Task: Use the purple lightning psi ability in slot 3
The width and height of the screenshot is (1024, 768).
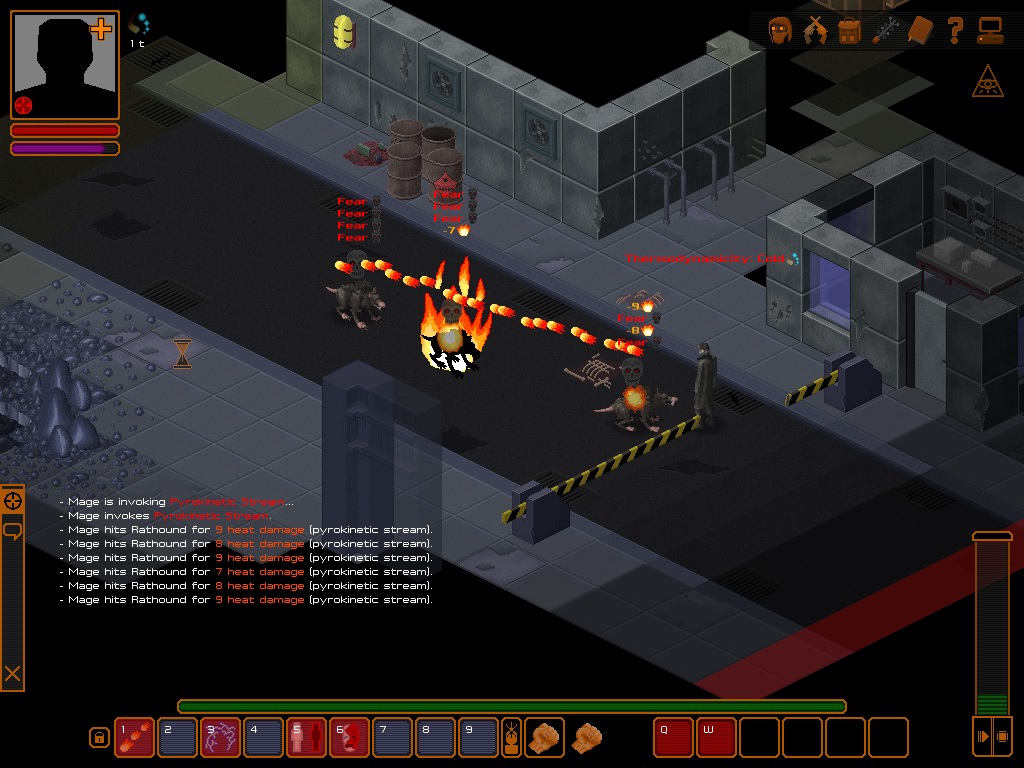Action: [220, 737]
